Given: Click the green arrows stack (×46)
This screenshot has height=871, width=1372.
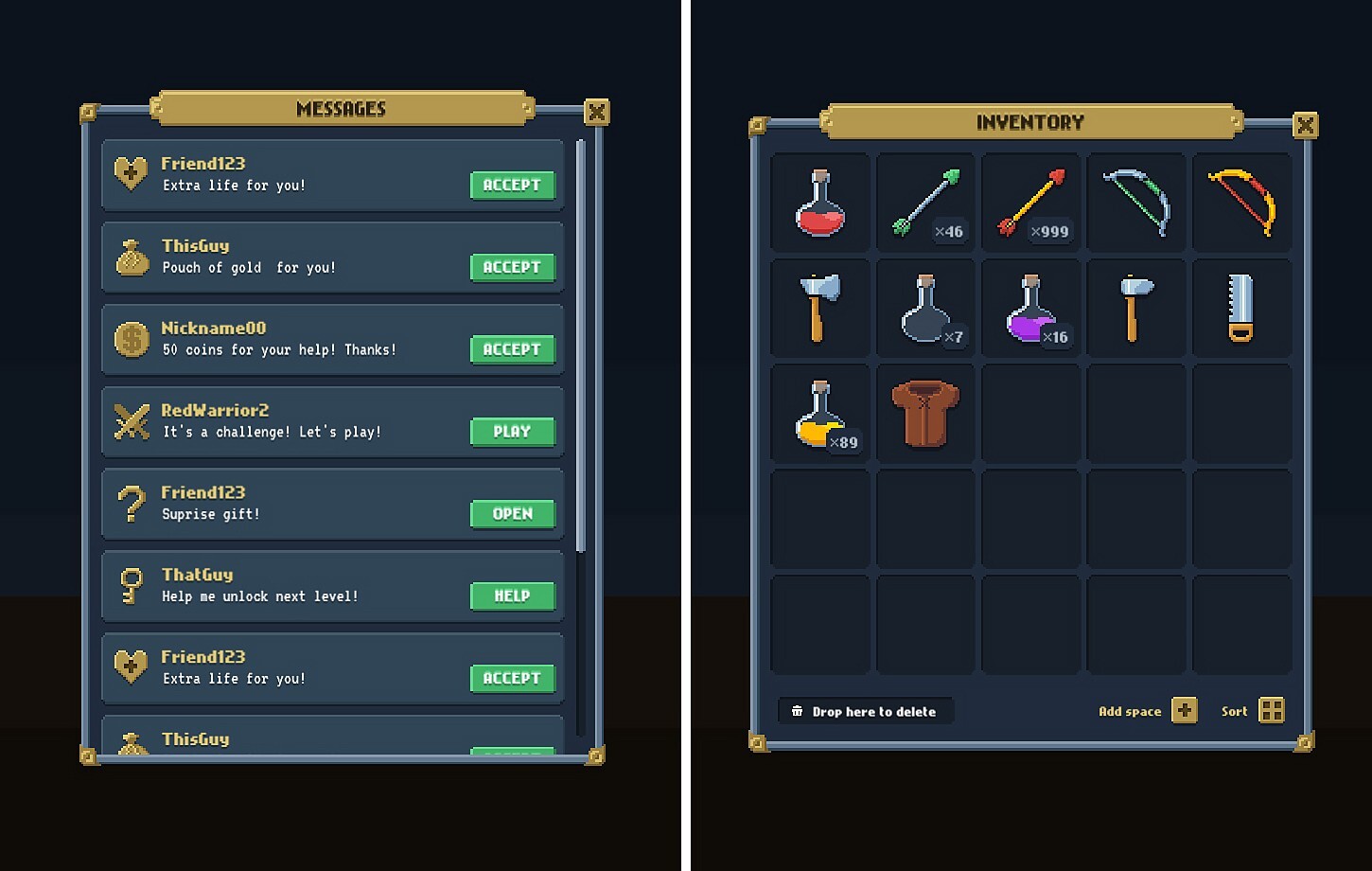Looking at the screenshot, I should click(924, 202).
